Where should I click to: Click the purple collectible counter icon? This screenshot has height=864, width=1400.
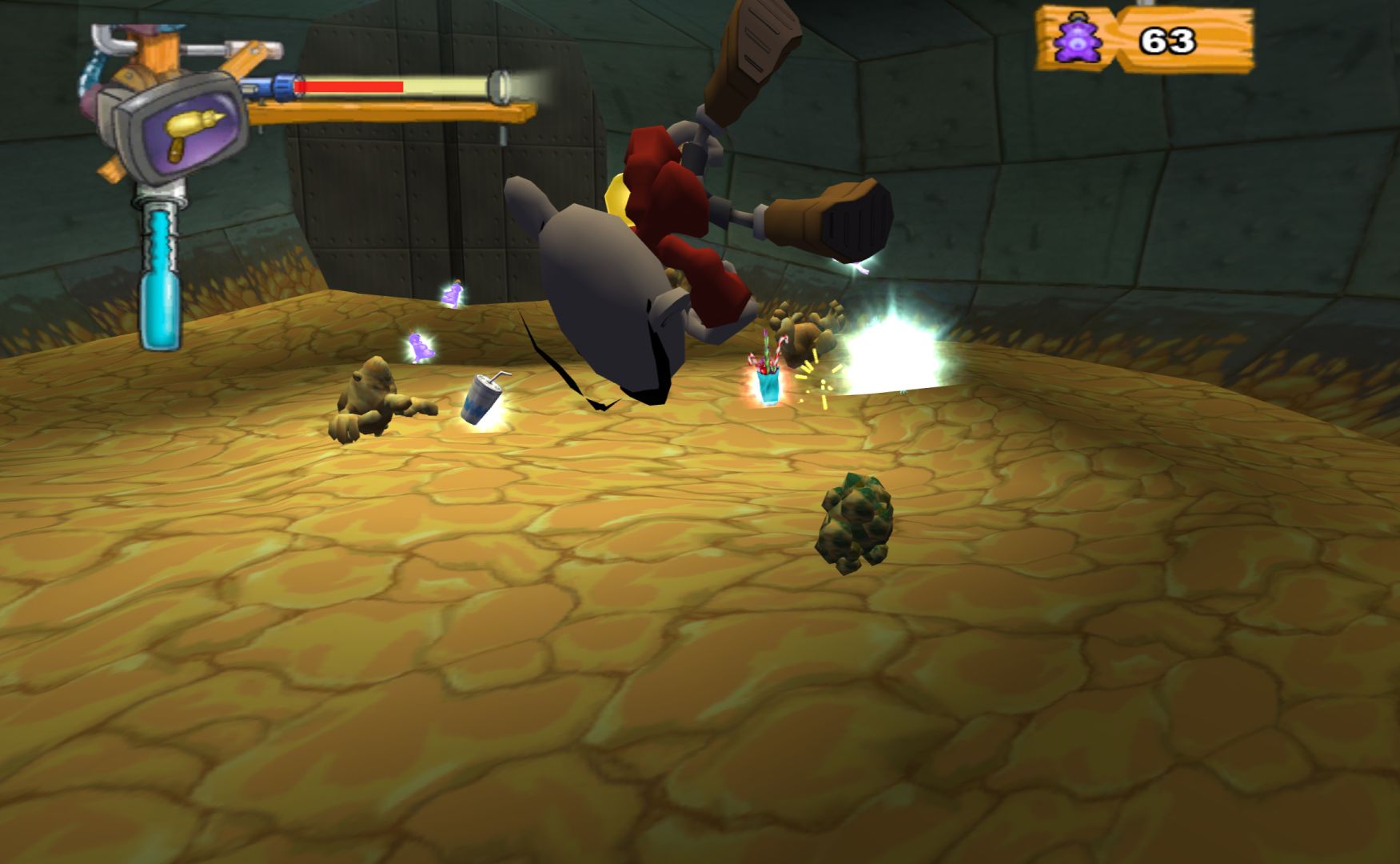click(x=1077, y=40)
